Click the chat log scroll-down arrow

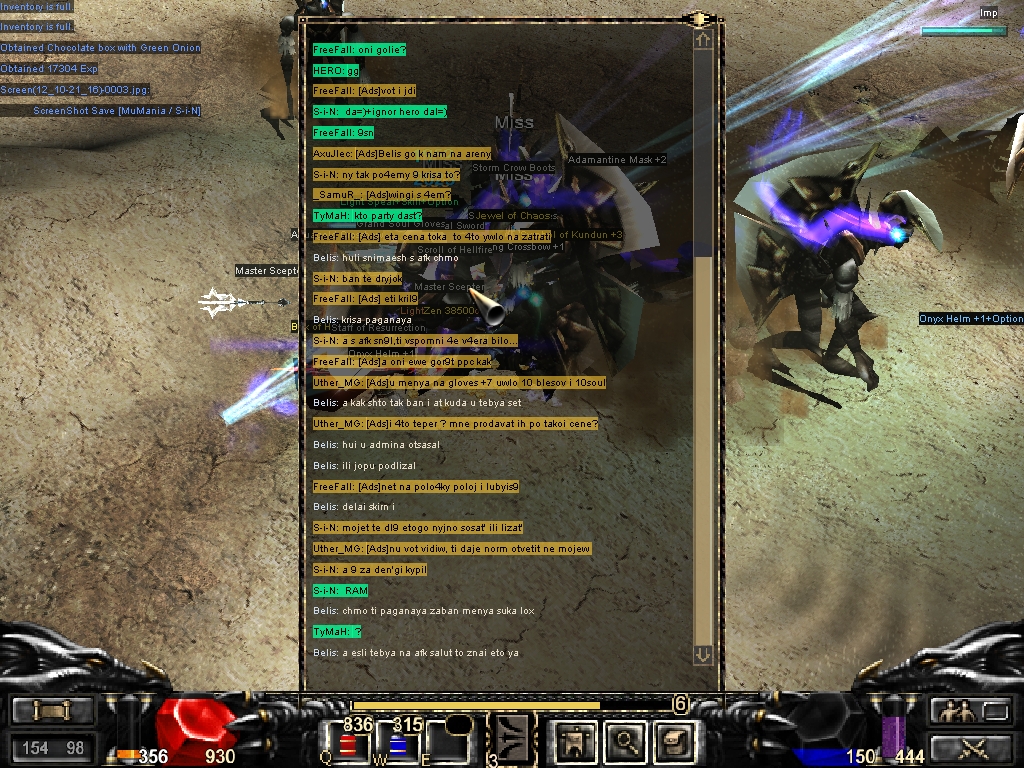pyautogui.click(x=703, y=655)
